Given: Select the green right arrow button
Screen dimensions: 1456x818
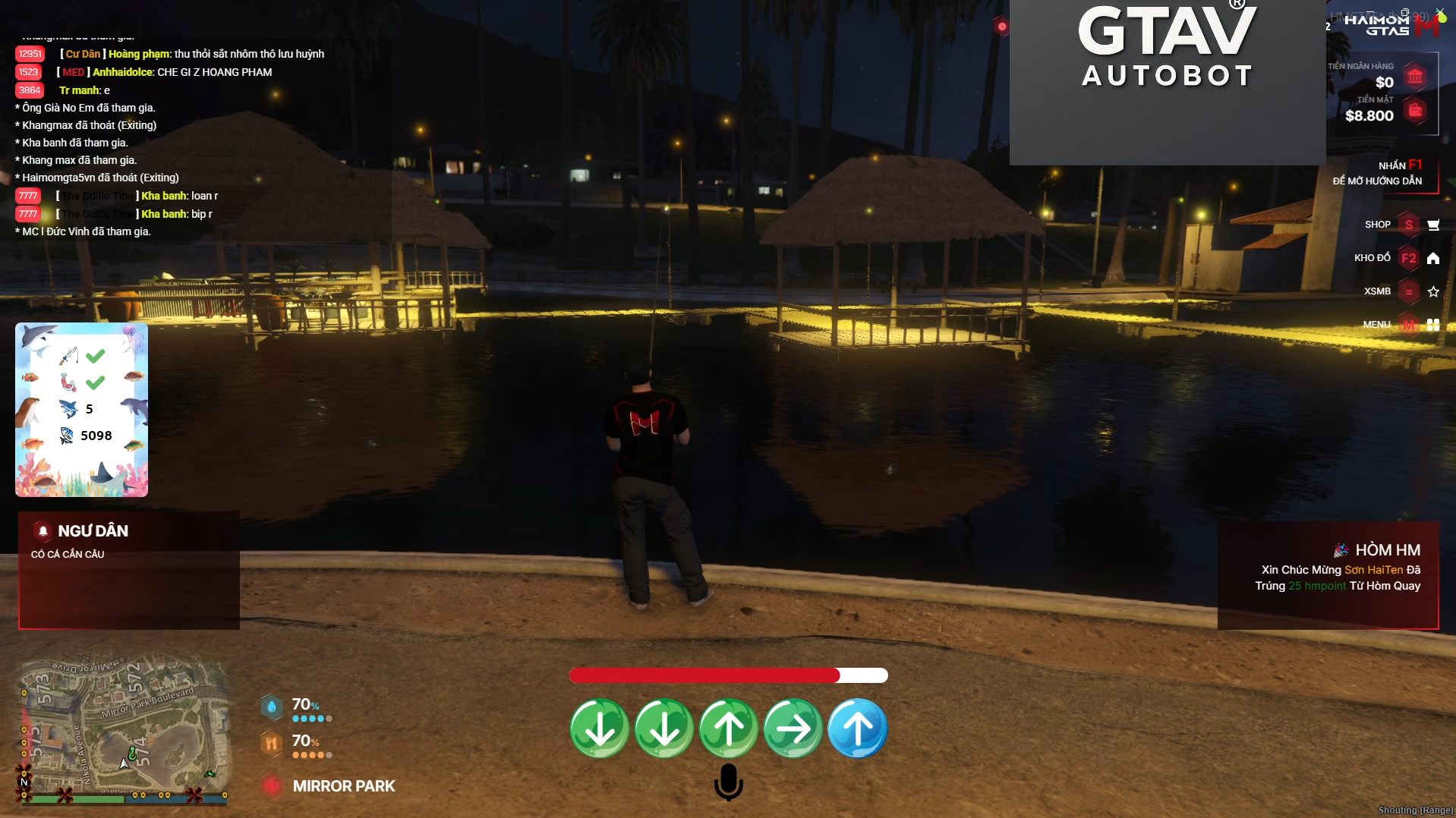Looking at the screenshot, I should 793,728.
